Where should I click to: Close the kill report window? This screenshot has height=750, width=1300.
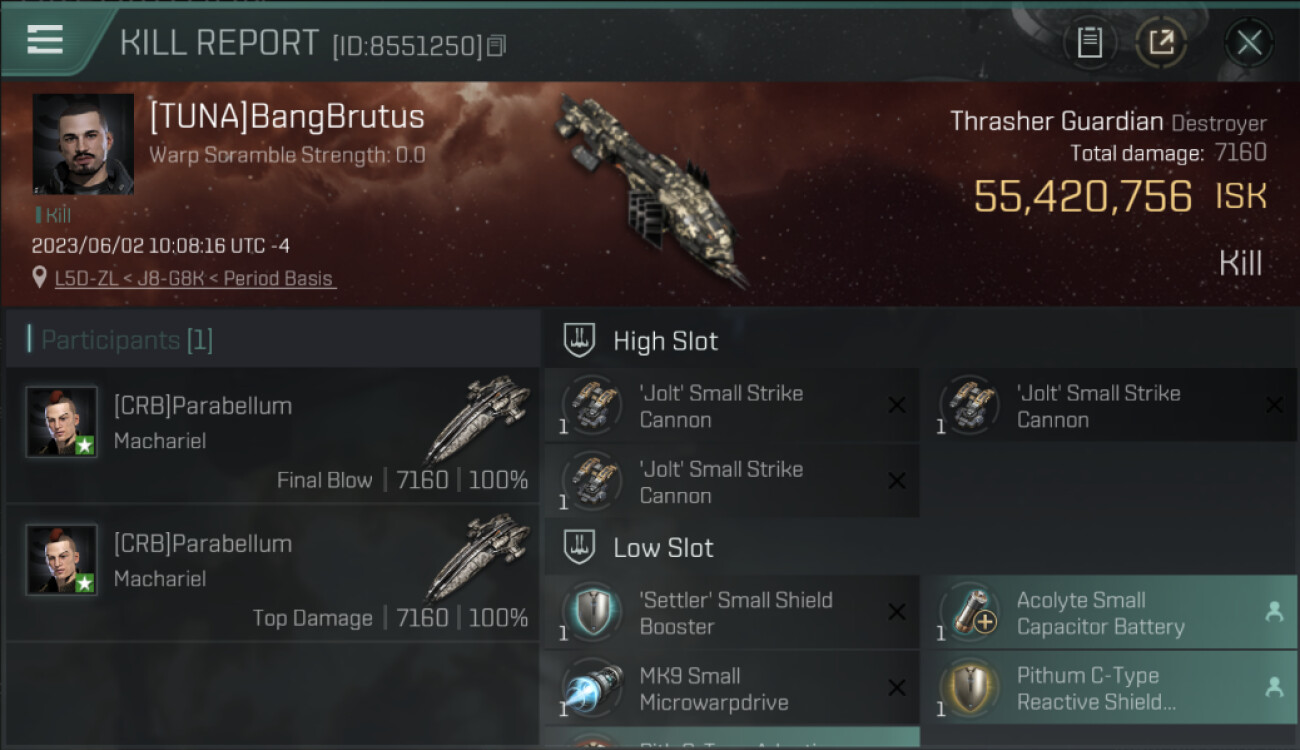tap(1248, 42)
